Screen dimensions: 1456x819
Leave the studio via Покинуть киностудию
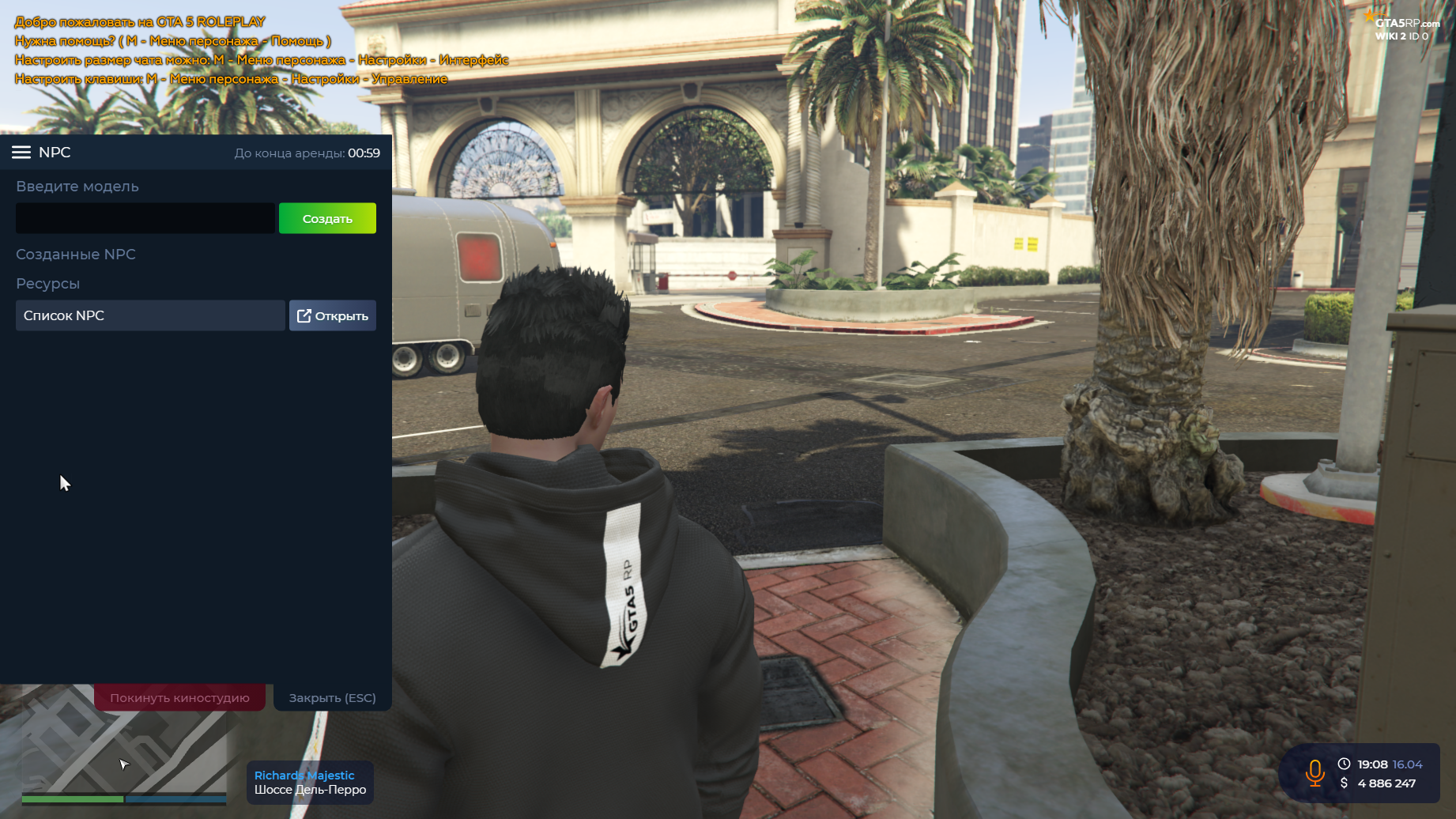point(179,697)
